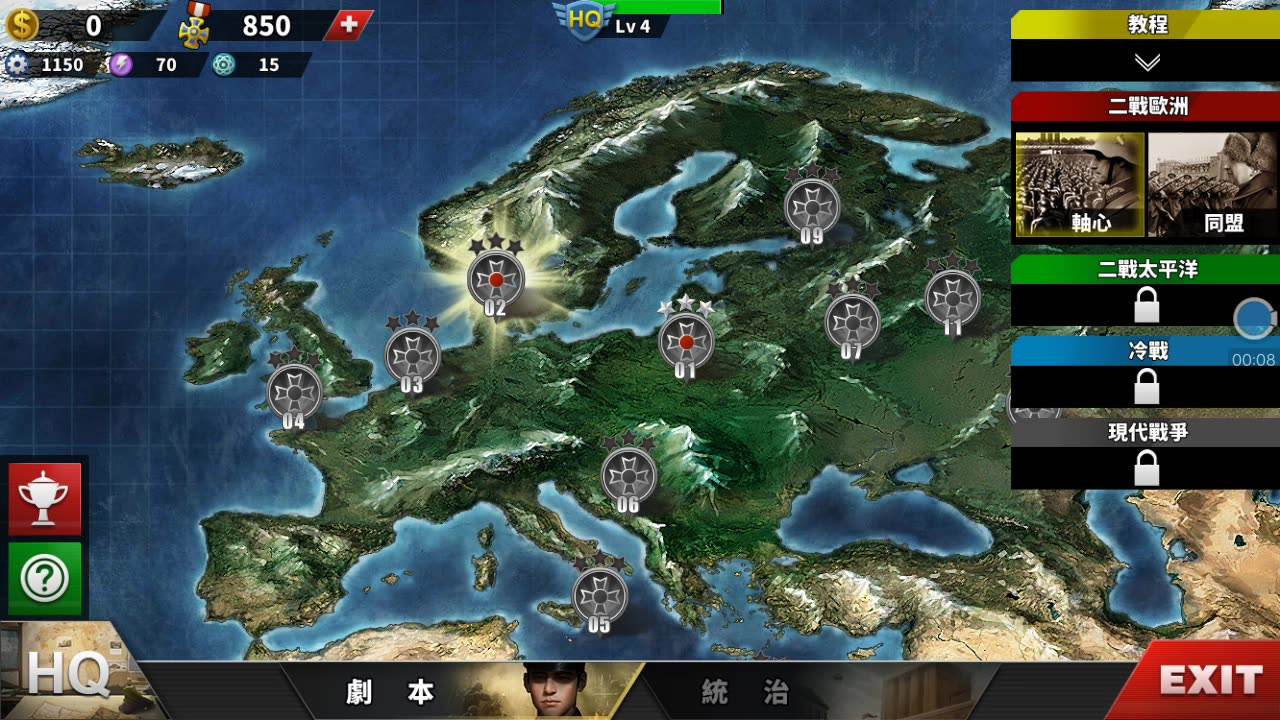
Task: Select the locked 現代戰爭 campaign
Action: pos(1146,466)
